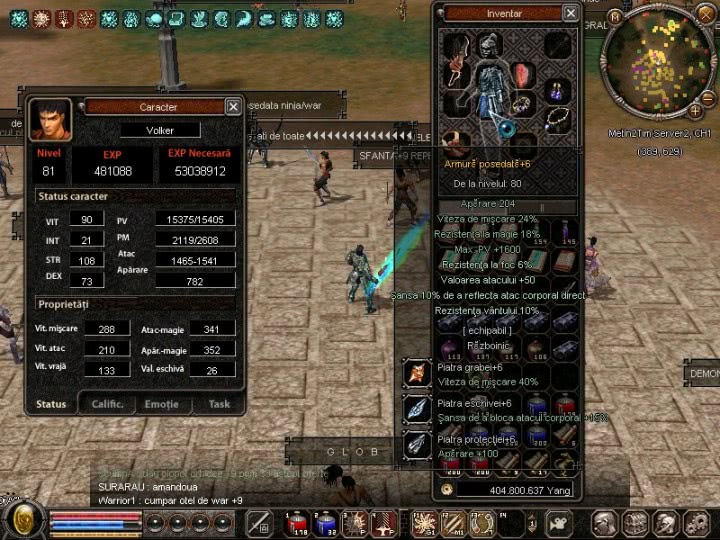Select the equipped red shield slot
Screen dimensions: 720x540
pos(524,75)
